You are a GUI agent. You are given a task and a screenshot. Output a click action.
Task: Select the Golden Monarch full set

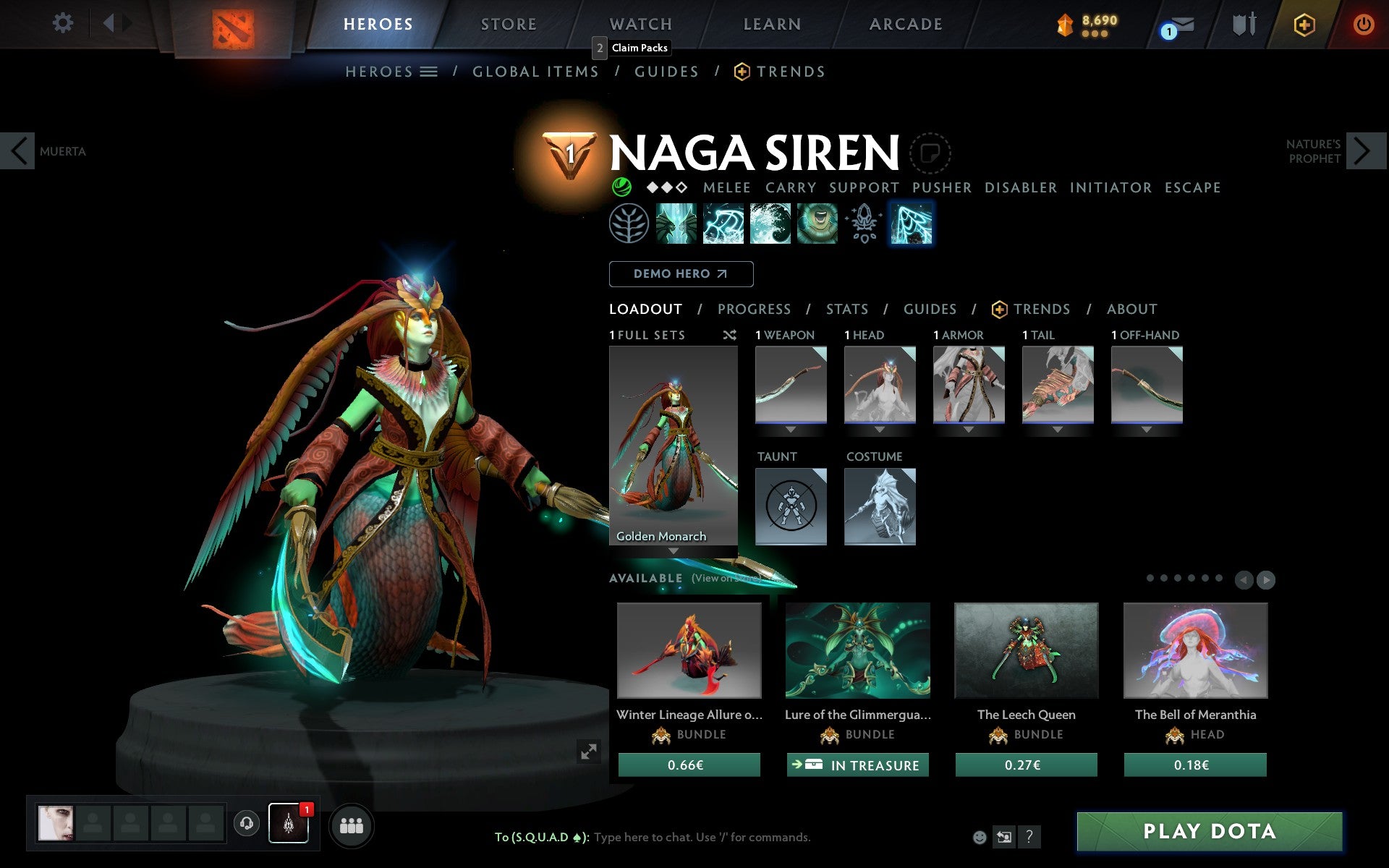(673, 445)
